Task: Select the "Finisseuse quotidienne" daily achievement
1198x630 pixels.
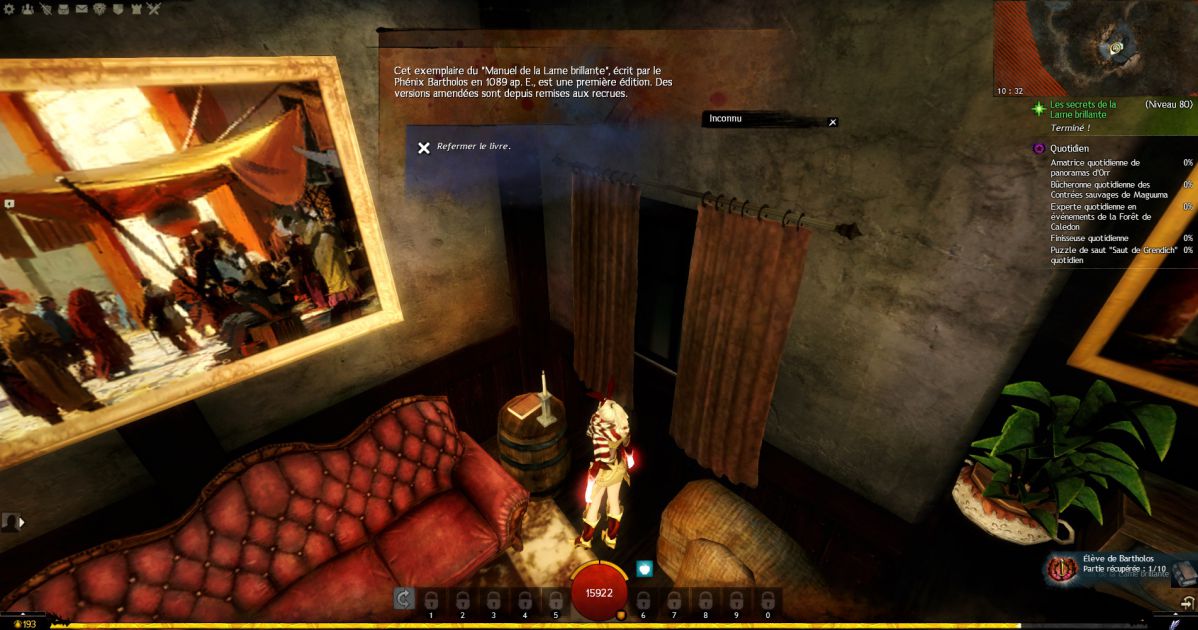Action: [x=1089, y=238]
